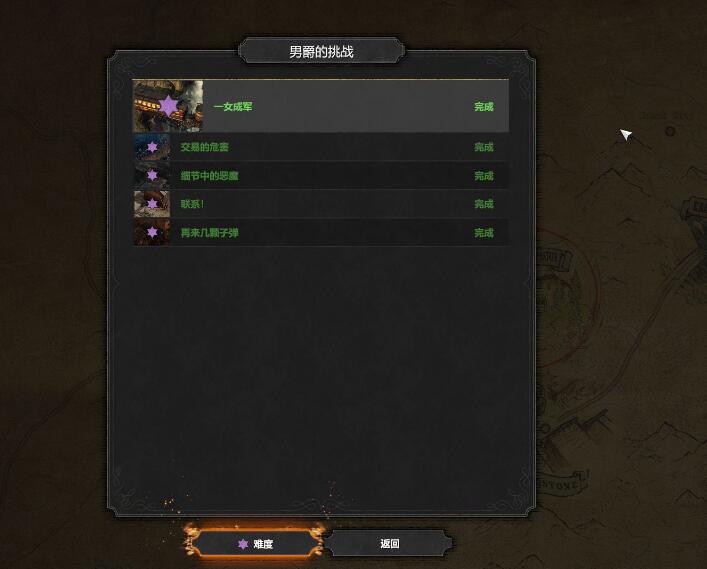Open the 细节中的恶魔 challenge entry
Viewport: 707px width, 569px height.
[x=320, y=176]
